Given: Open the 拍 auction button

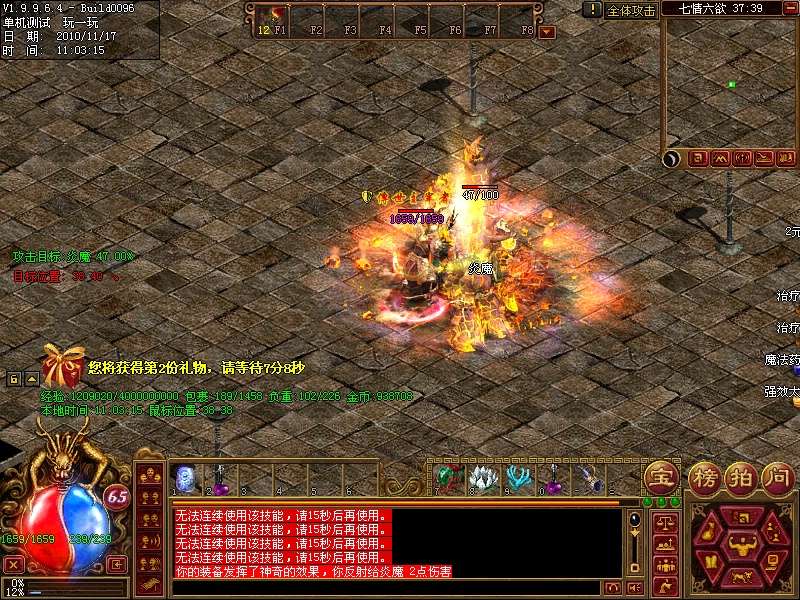Looking at the screenshot, I should (742, 476).
